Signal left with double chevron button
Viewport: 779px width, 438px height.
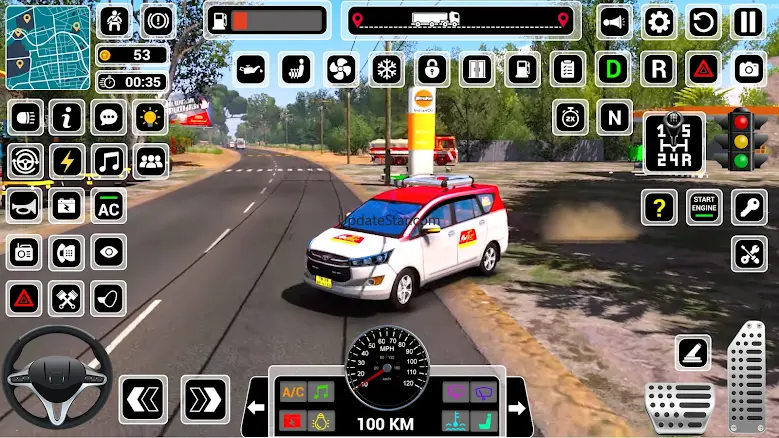[x=142, y=400]
